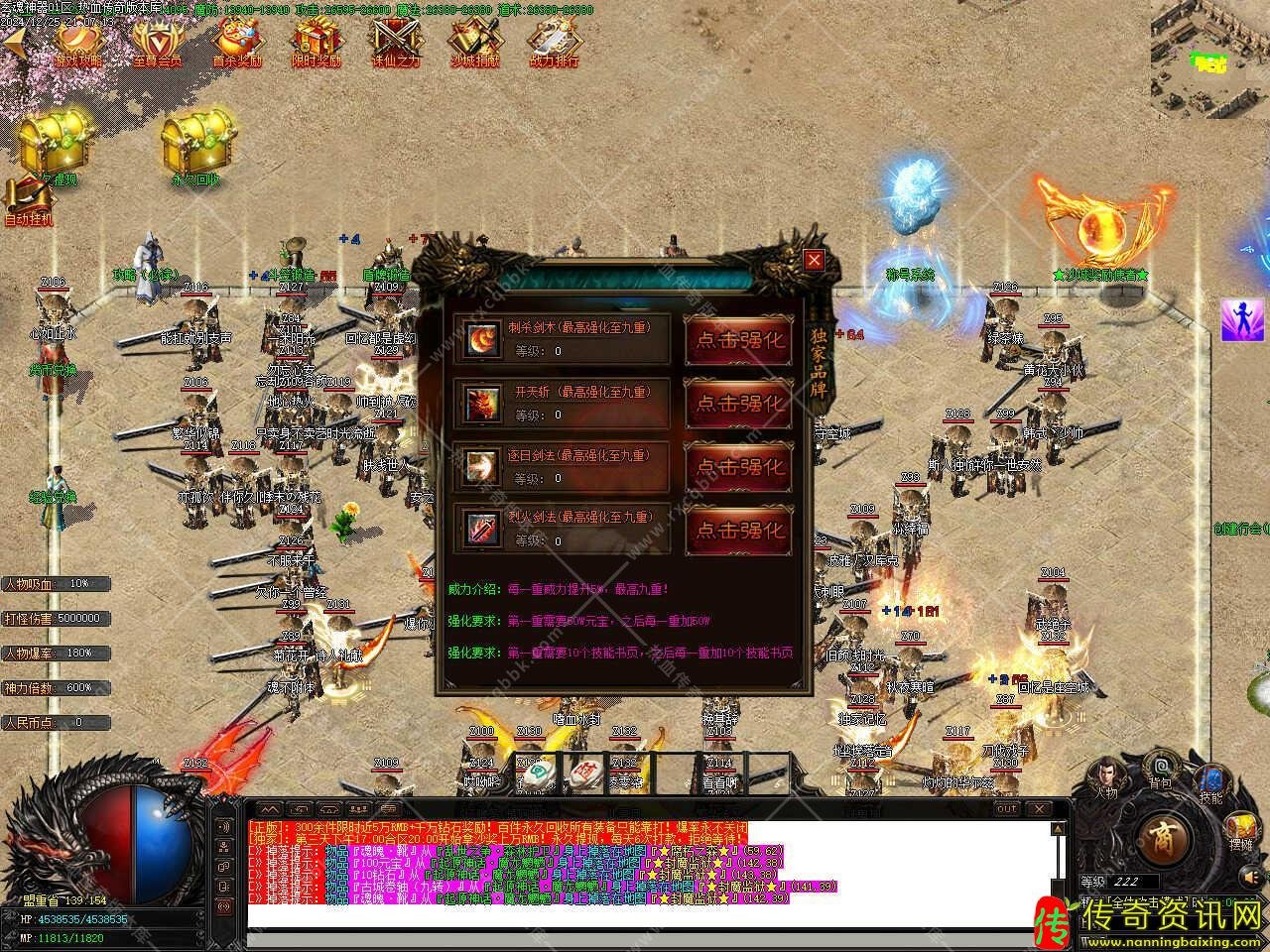Open 限时奖励 timed rewards gift box
The height and width of the screenshot is (952, 1270).
[x=317, y=43]
